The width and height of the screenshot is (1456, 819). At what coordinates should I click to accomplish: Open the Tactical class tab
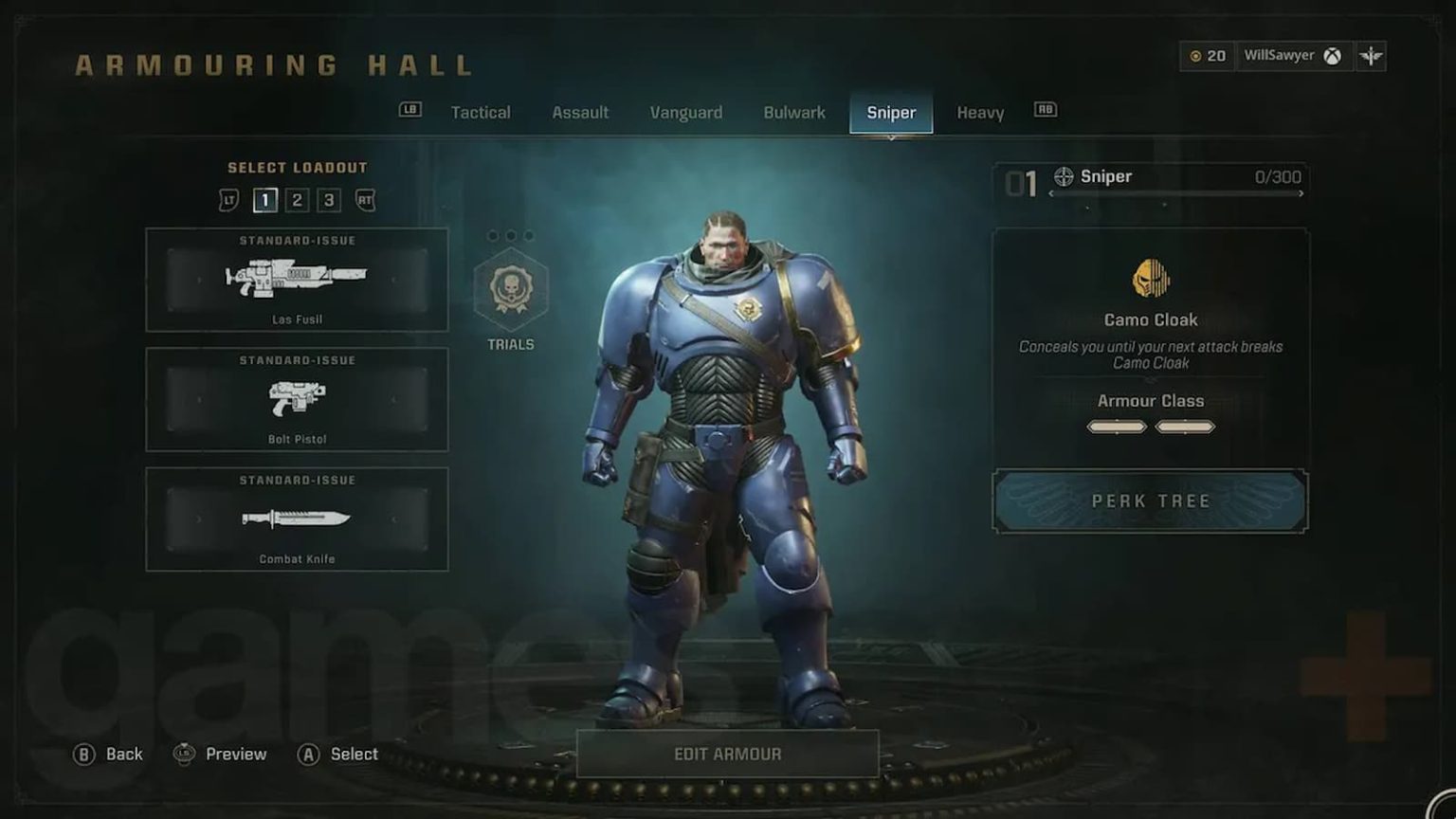point(481,112)
